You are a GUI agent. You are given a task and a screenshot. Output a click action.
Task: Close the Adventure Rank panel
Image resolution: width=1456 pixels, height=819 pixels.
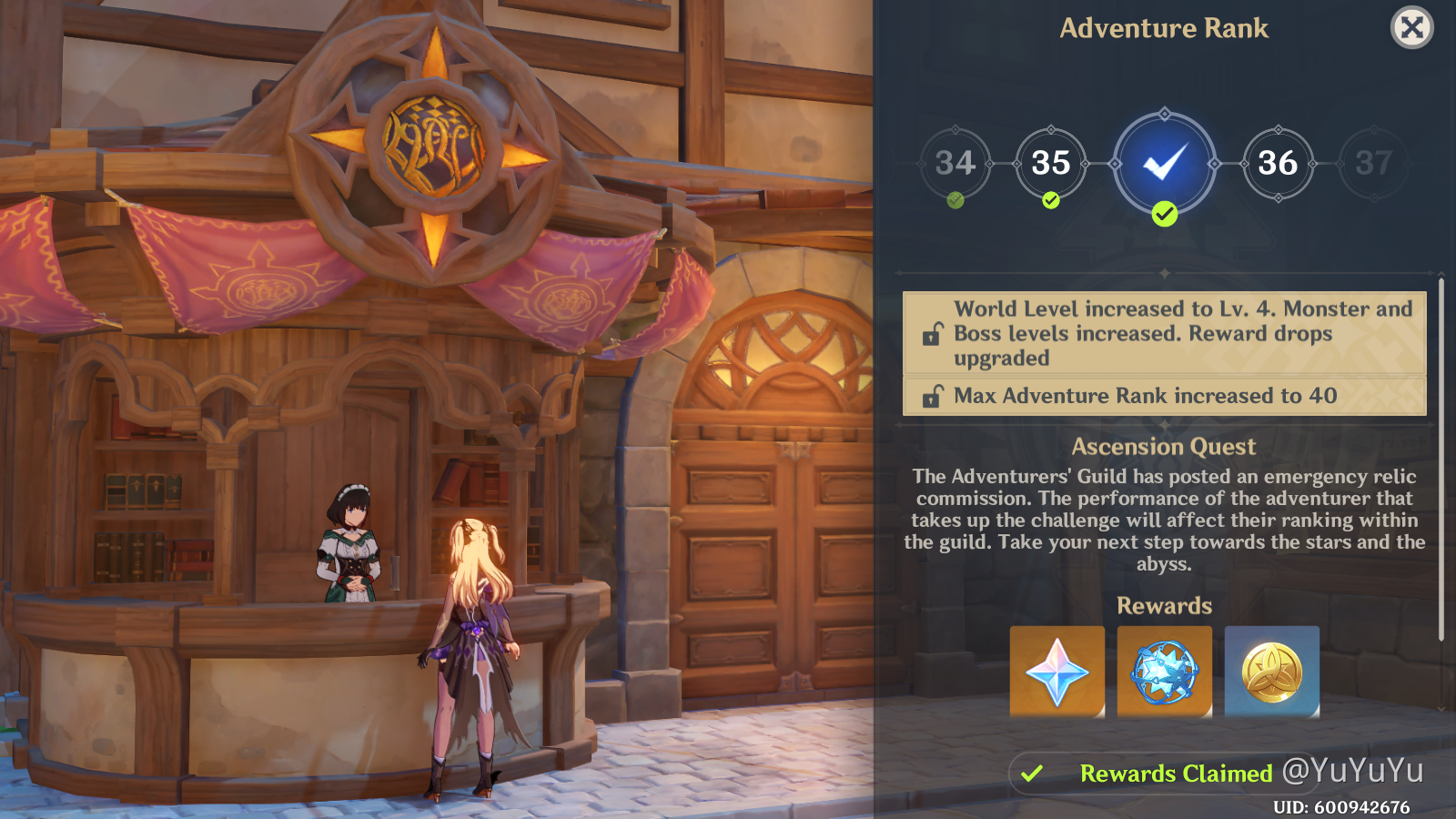(1411, 28)
